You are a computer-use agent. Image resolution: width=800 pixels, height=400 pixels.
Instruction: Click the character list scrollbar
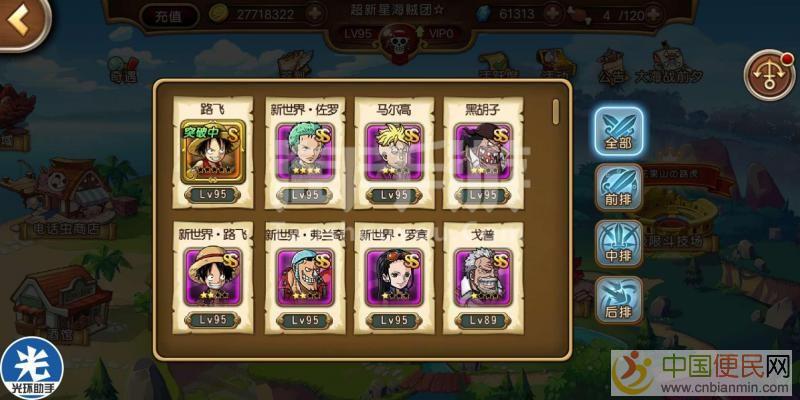pyautogui.click(x=556, y=109)
